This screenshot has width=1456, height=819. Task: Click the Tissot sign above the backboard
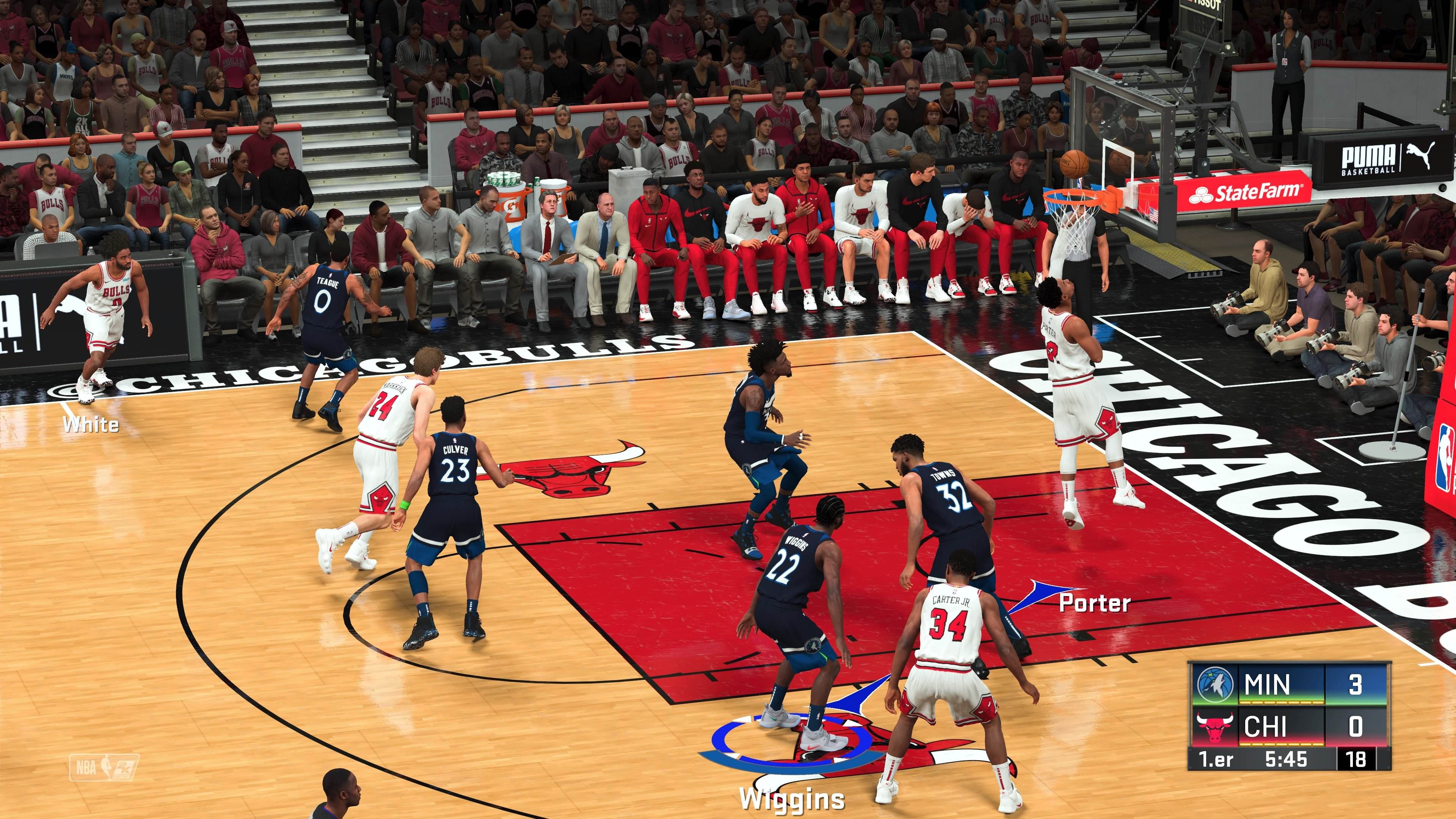click(1201, 5)
